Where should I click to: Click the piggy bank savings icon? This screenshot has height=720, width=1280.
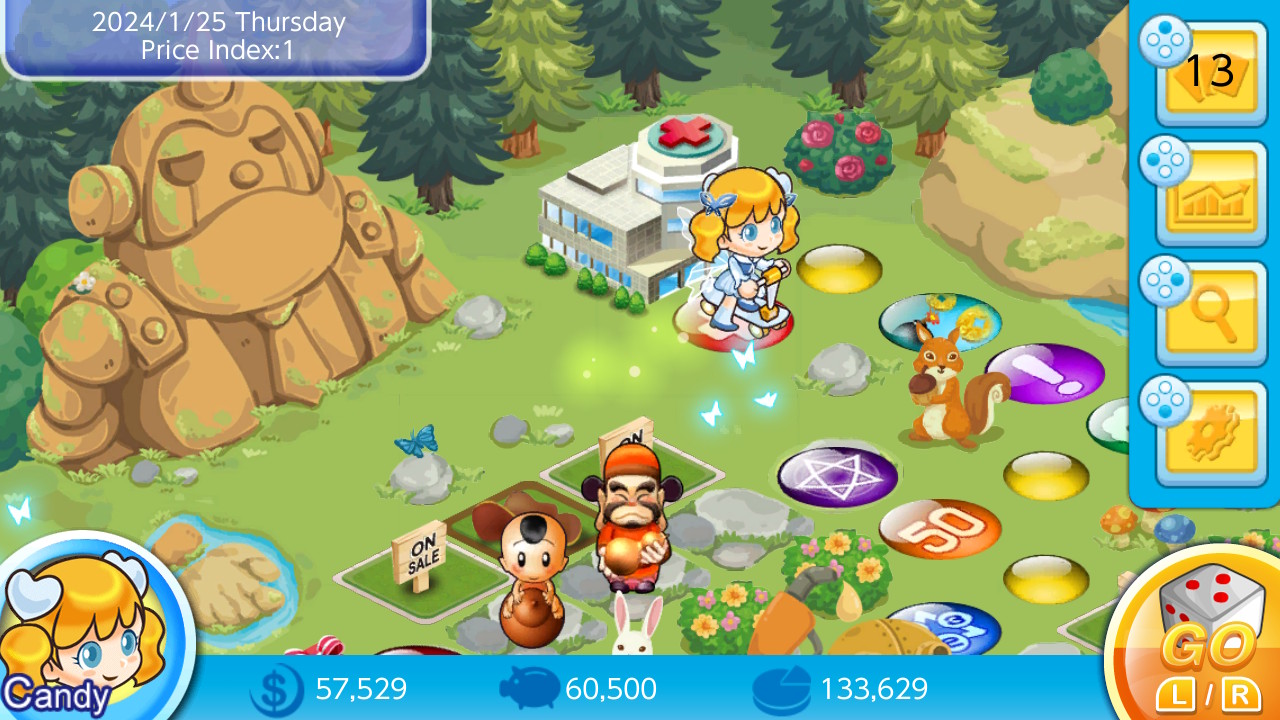tap(530, 688)
